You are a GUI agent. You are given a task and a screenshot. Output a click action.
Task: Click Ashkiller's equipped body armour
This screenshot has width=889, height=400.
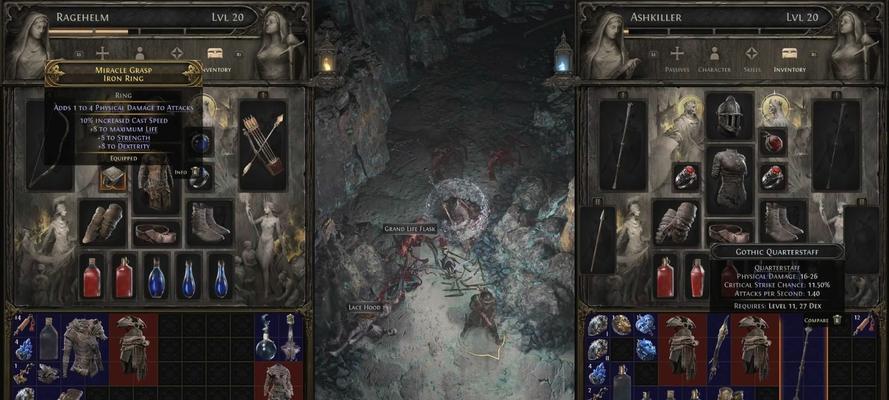tap(729, 178)
